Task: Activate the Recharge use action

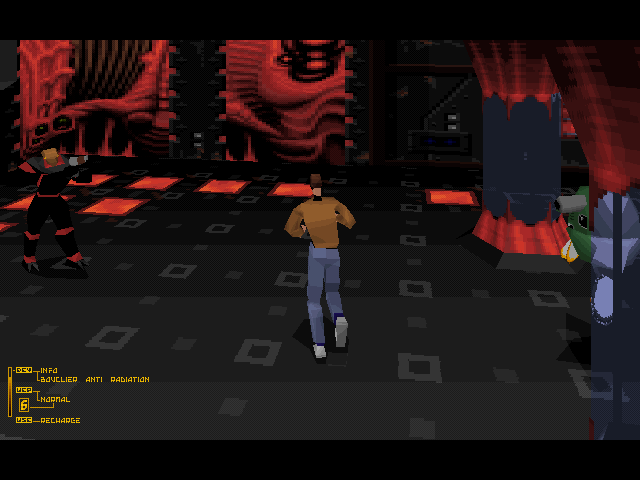Action: click(60, 420)
